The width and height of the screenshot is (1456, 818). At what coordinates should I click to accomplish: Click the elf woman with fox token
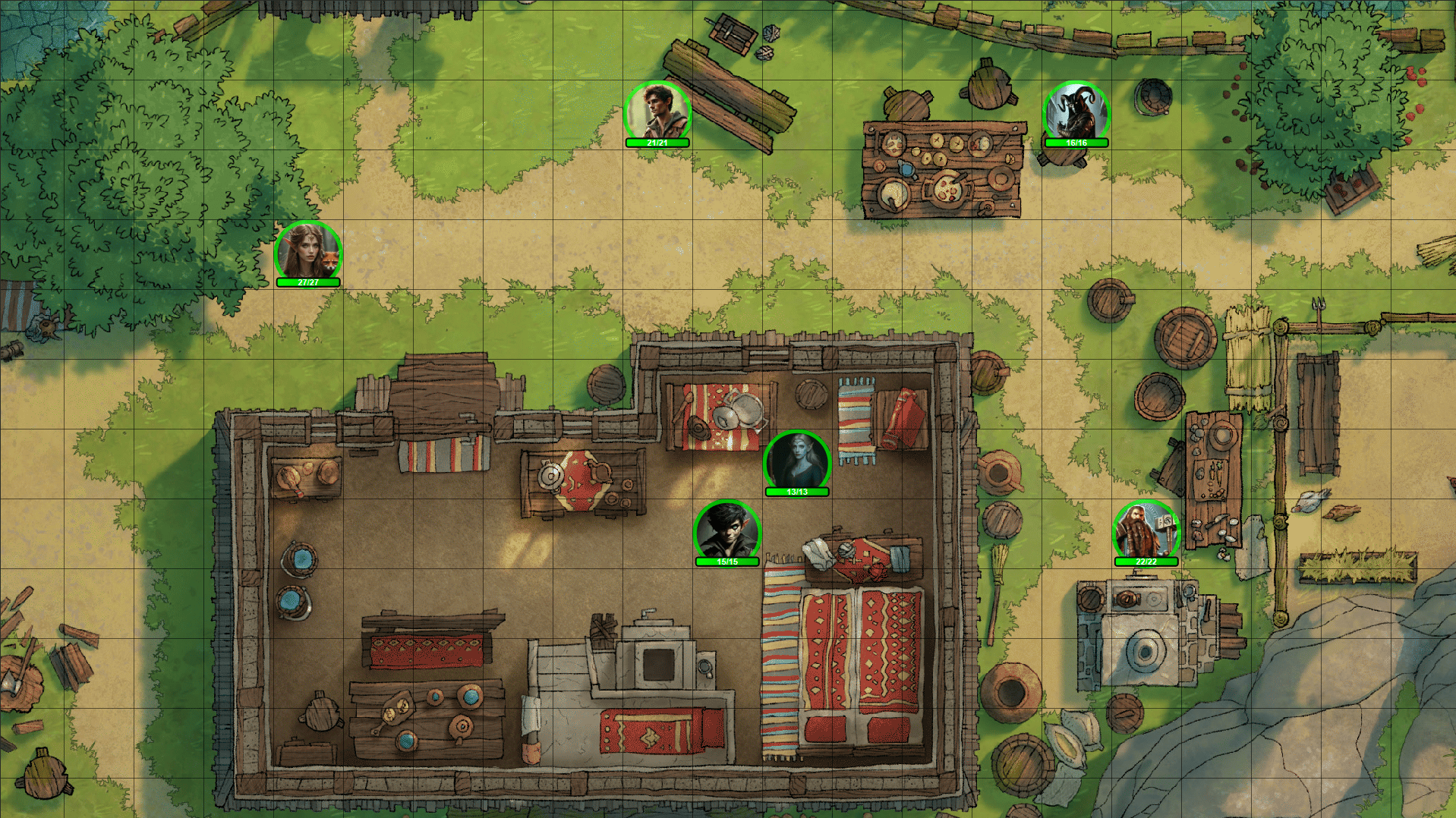pos(308,252)
